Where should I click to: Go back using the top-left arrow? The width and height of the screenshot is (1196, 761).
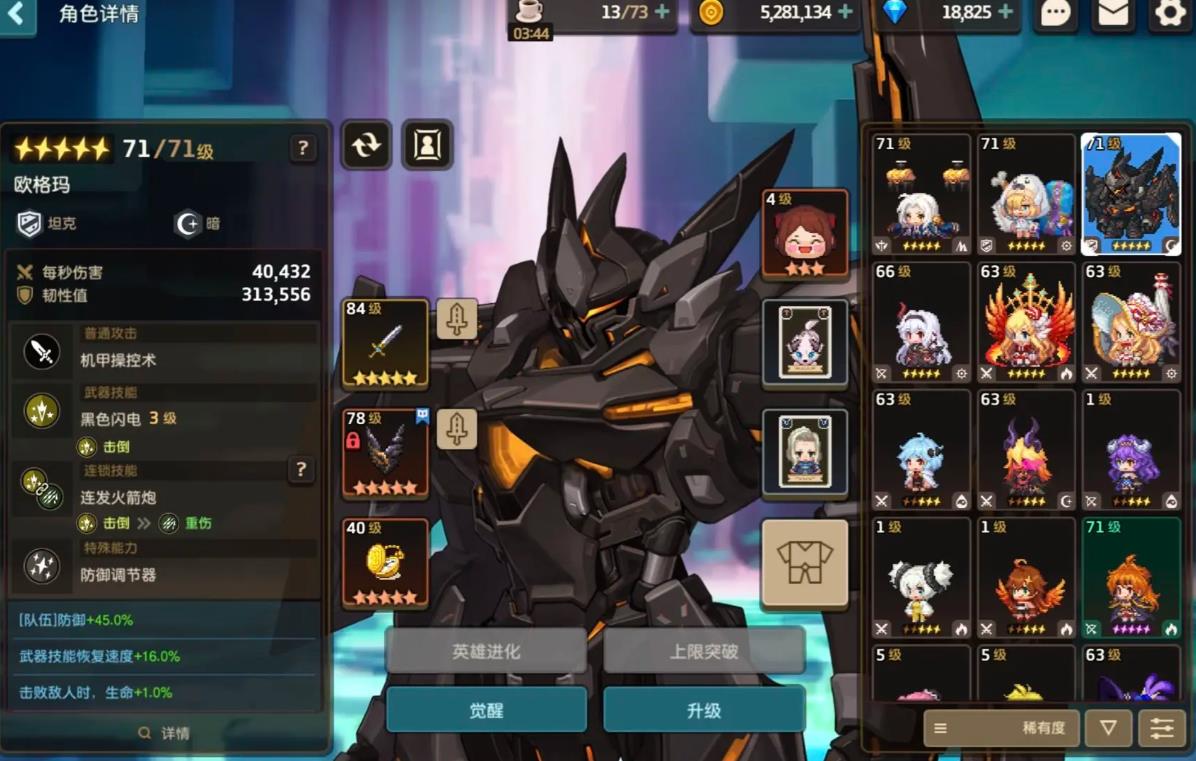(17, 15)
